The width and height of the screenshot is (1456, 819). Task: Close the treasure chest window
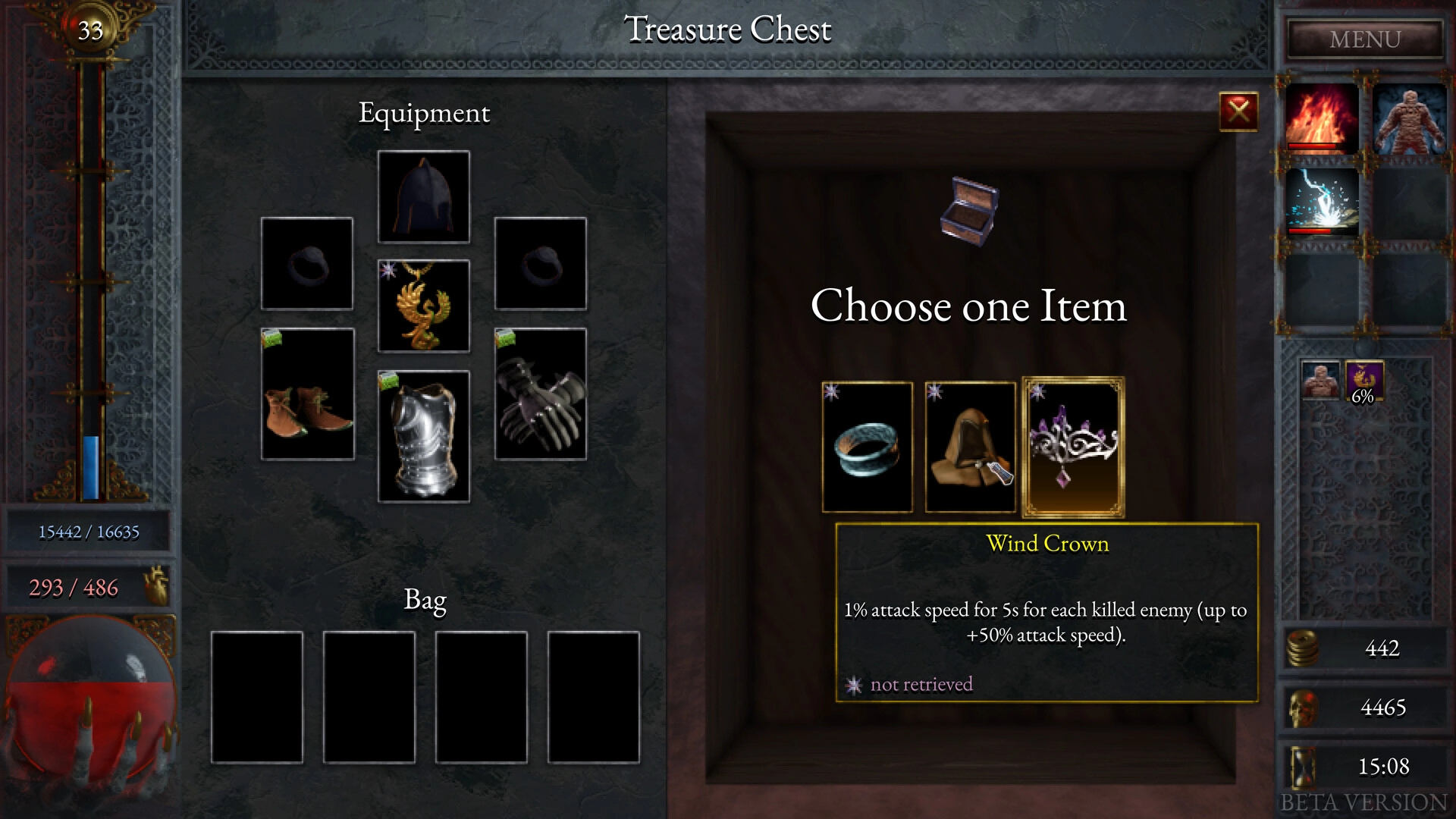(1238, 112)
